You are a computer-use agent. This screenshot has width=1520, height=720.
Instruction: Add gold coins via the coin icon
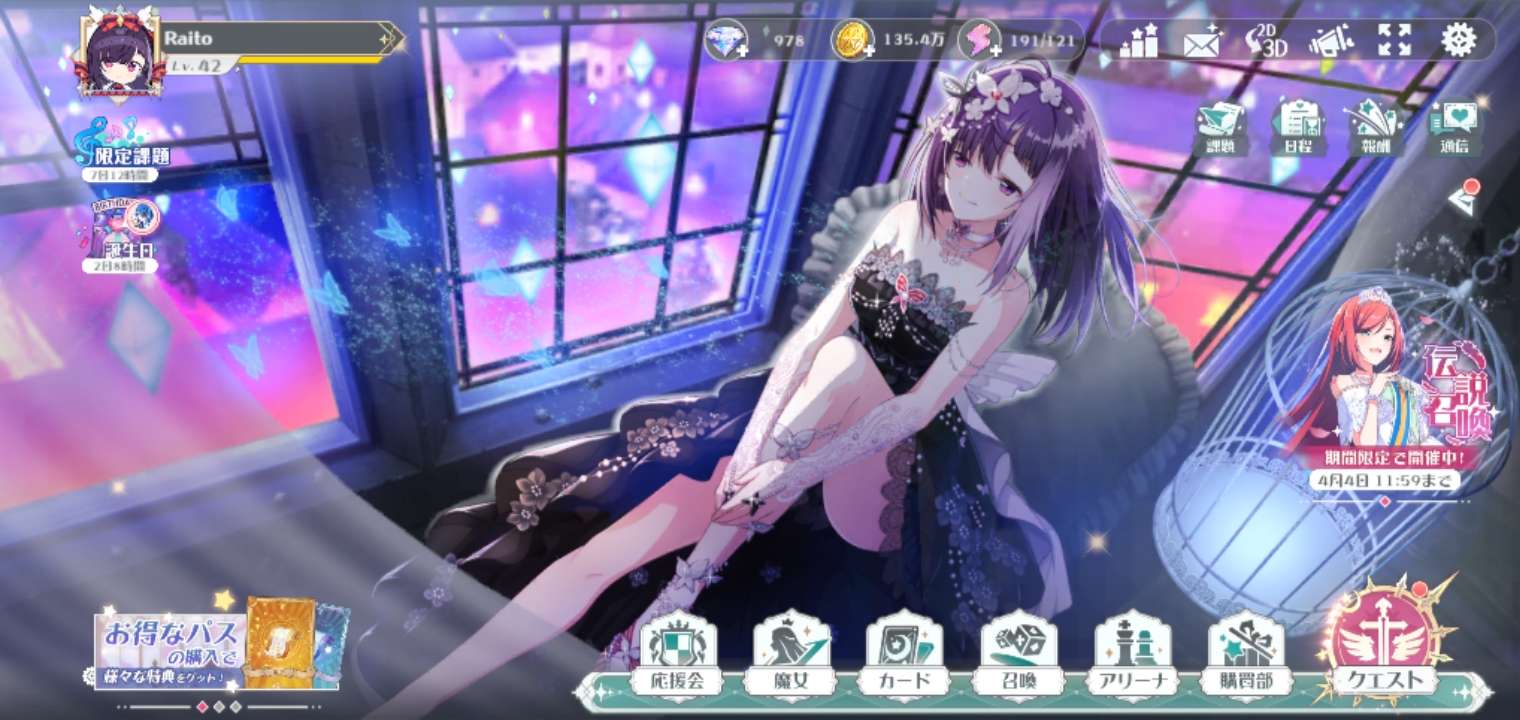(x=853, y=41)
